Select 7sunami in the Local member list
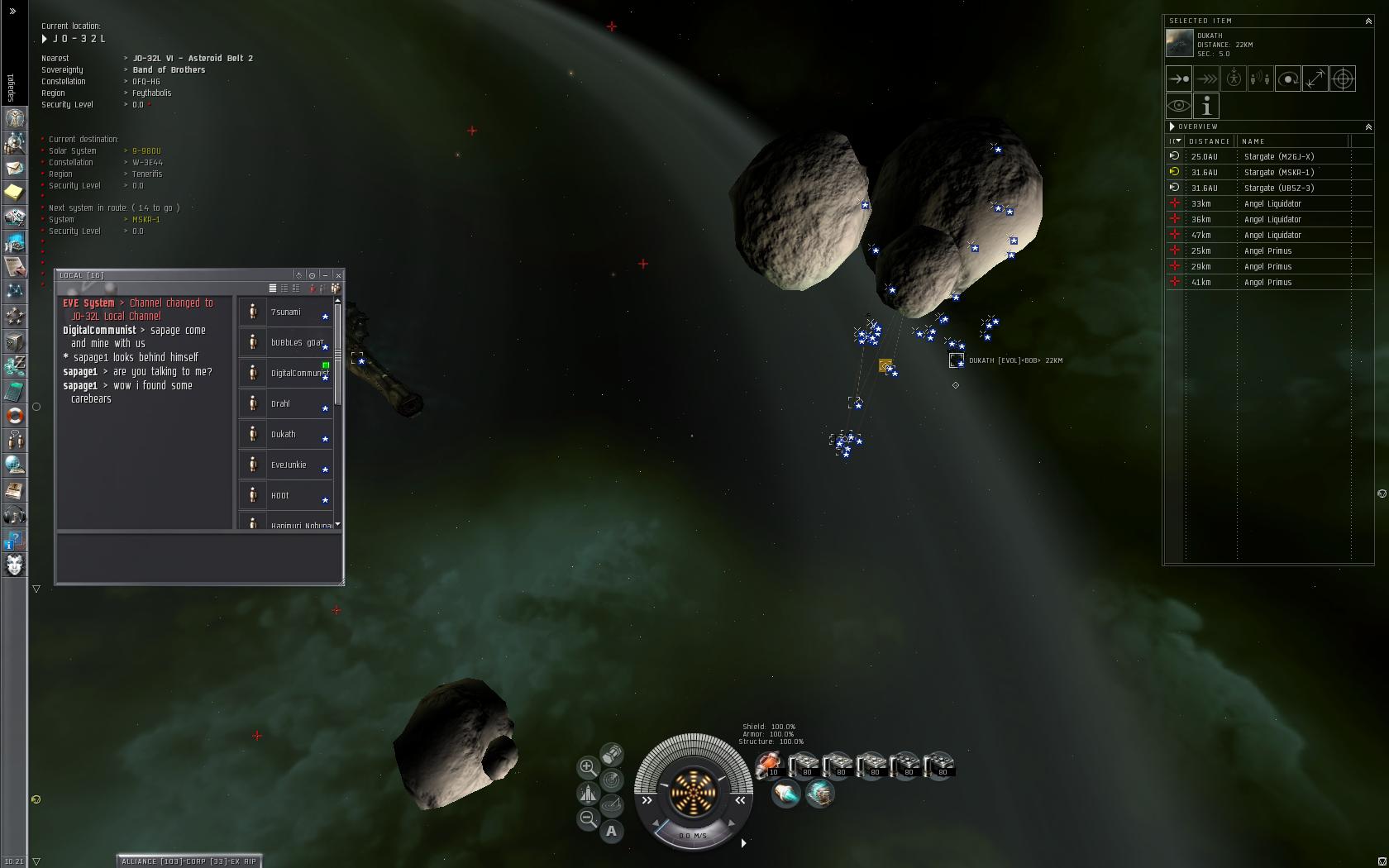This screenshot has width=1389, height=868. click(x=286, y=312)
